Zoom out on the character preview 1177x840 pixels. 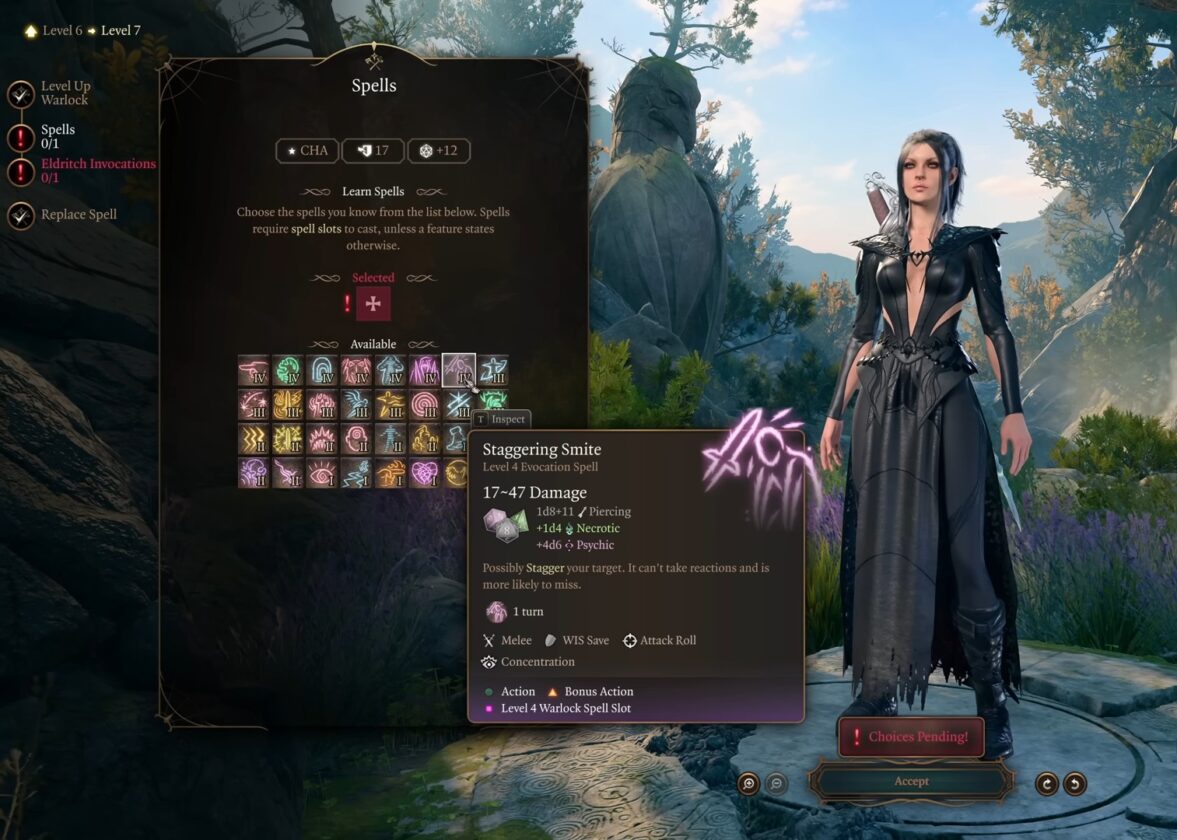776,784
